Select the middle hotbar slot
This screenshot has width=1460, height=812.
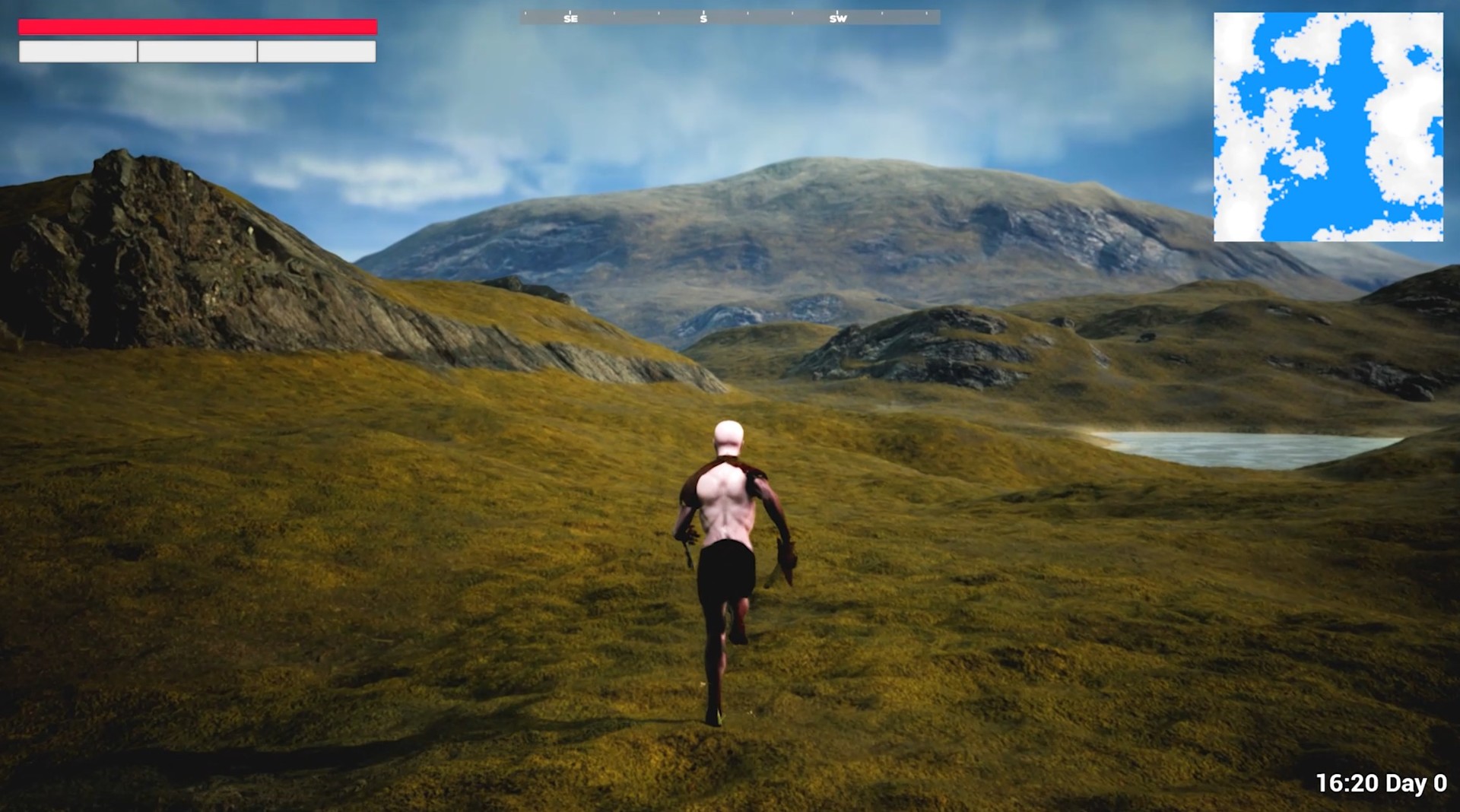197,53
